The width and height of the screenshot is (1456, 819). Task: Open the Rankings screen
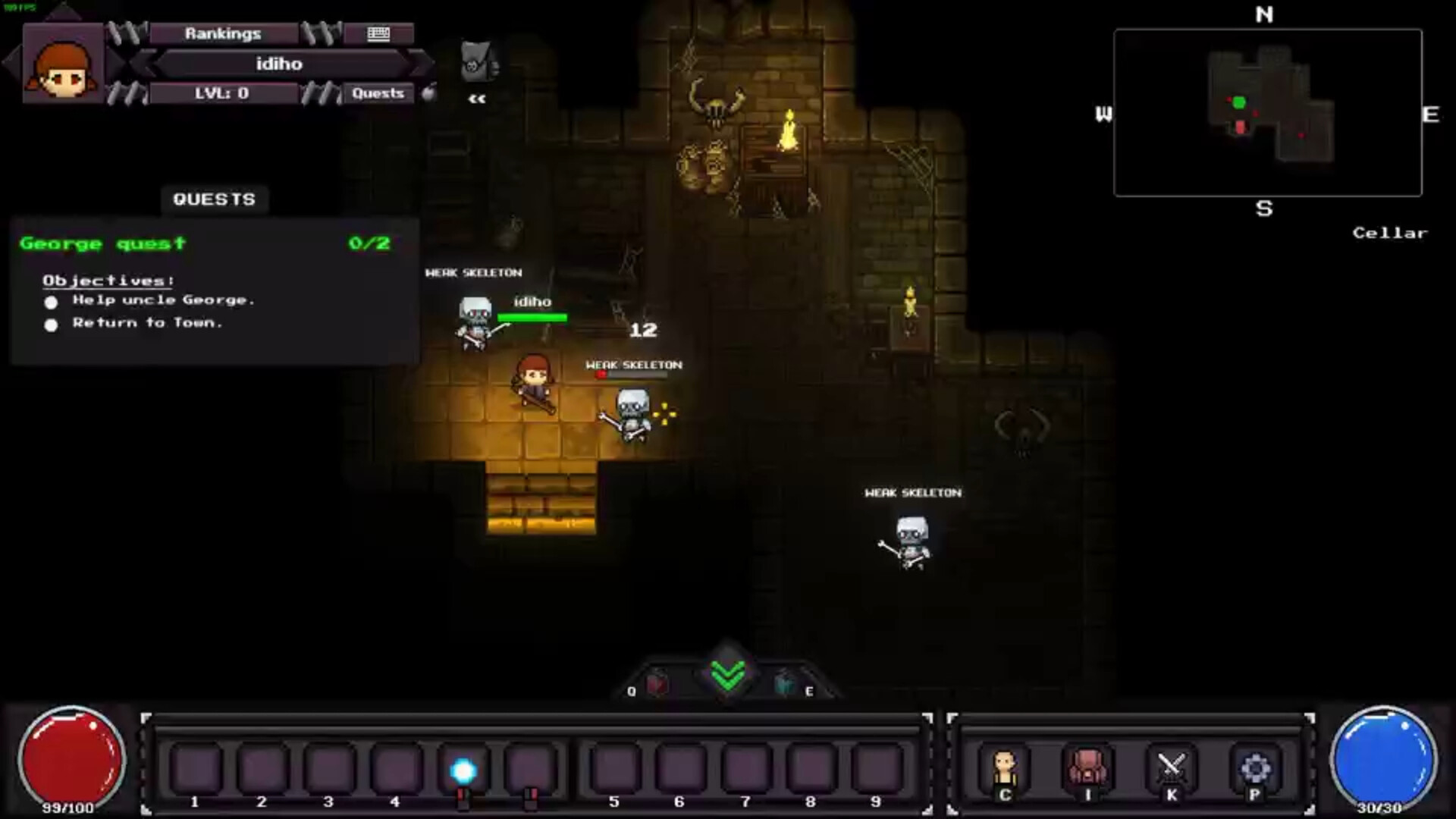[x=222, y=33]
